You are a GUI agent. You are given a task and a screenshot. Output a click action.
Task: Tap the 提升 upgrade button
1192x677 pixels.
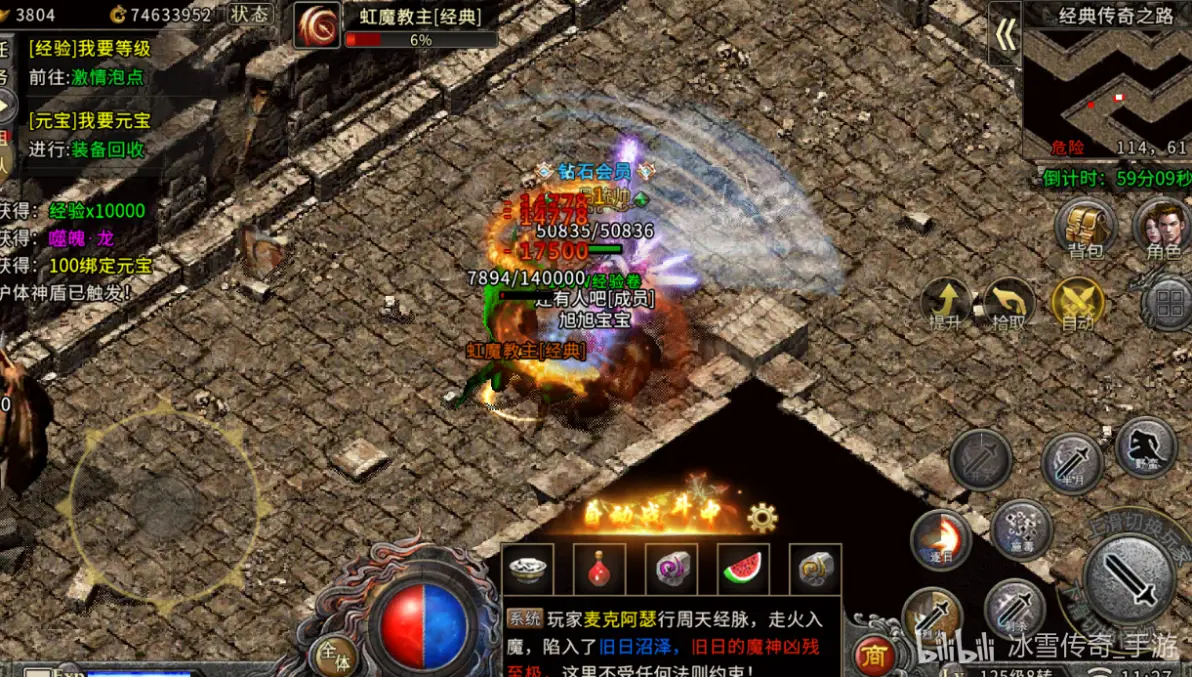946,304
